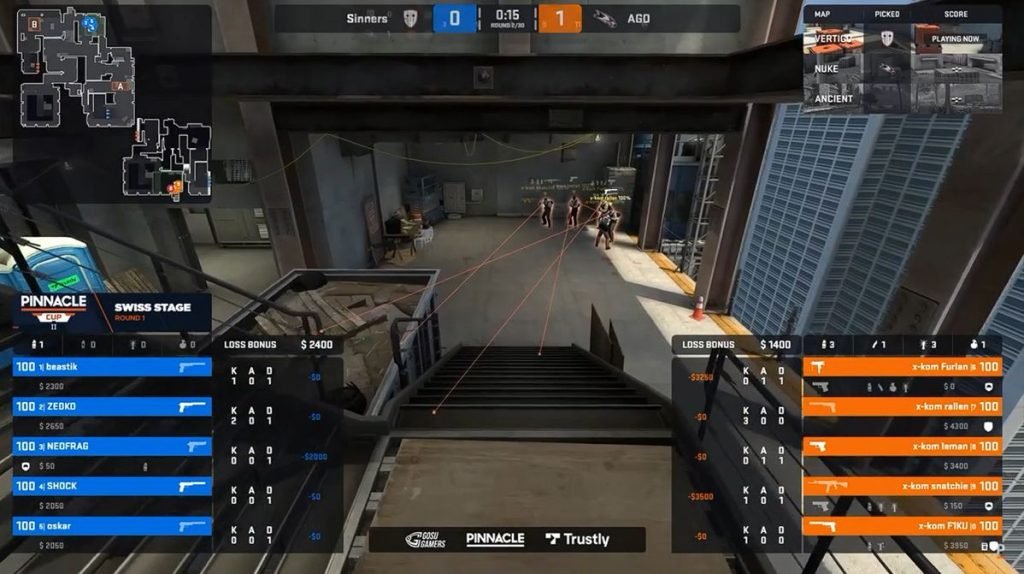
Task: Spectate x-kom Furlan from the orange list
Action: pyautogui.click(x=902, y=367)
